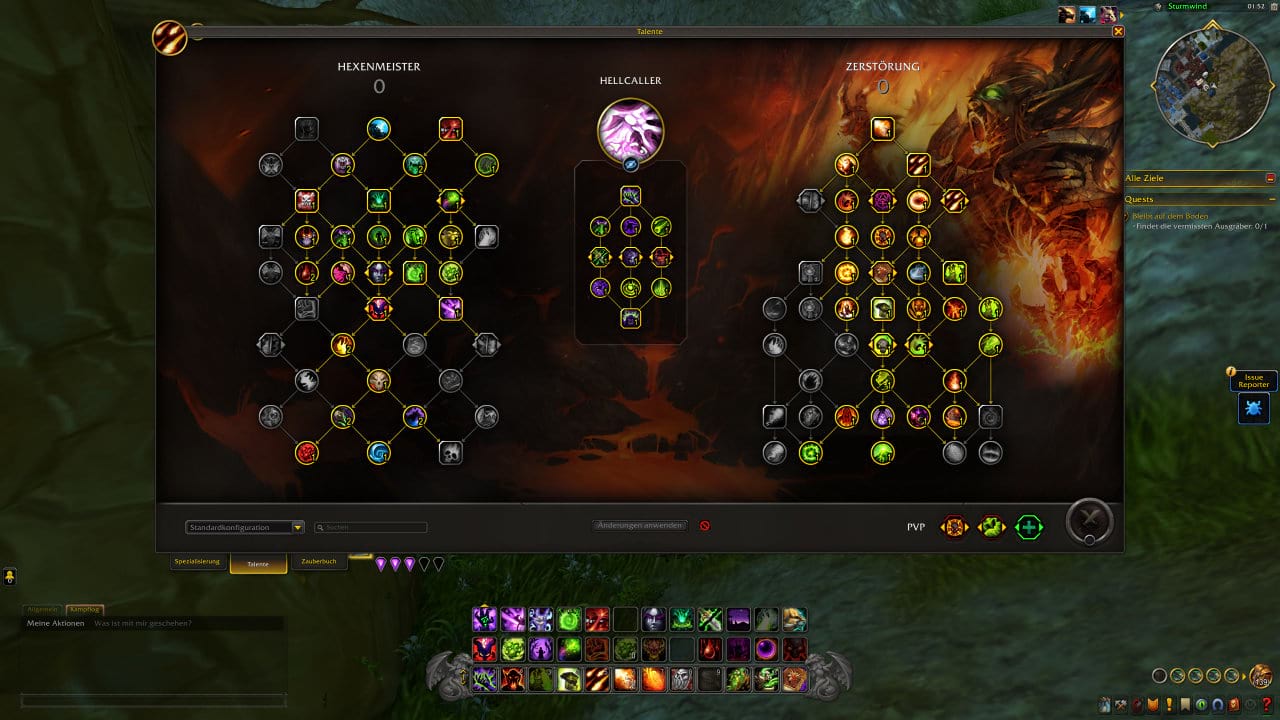
Task: Collapse the Alle Ziele objective tracker
Action: click(x=1270, y=178)
